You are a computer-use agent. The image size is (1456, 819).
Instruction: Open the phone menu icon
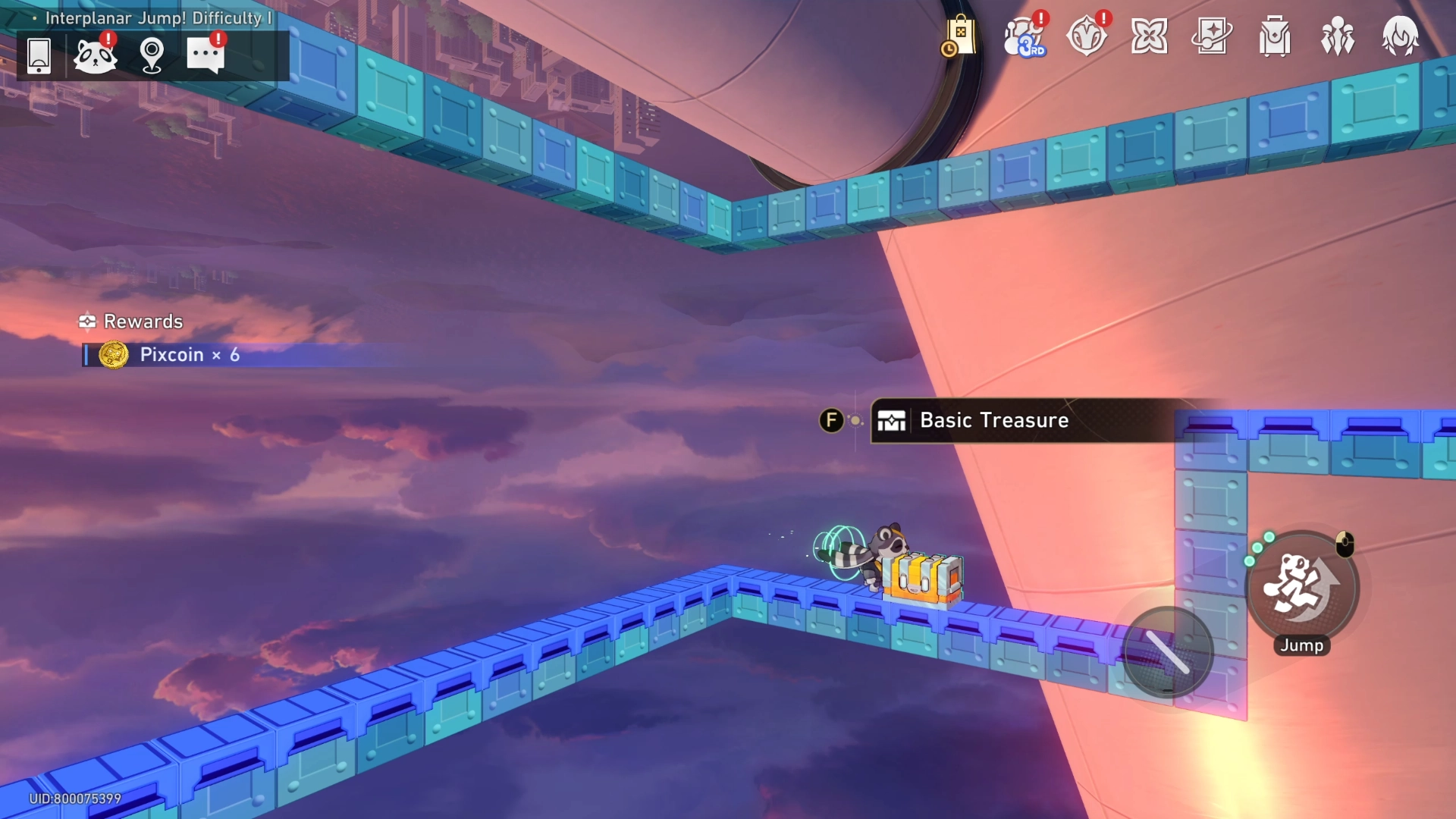coord(39,55)
